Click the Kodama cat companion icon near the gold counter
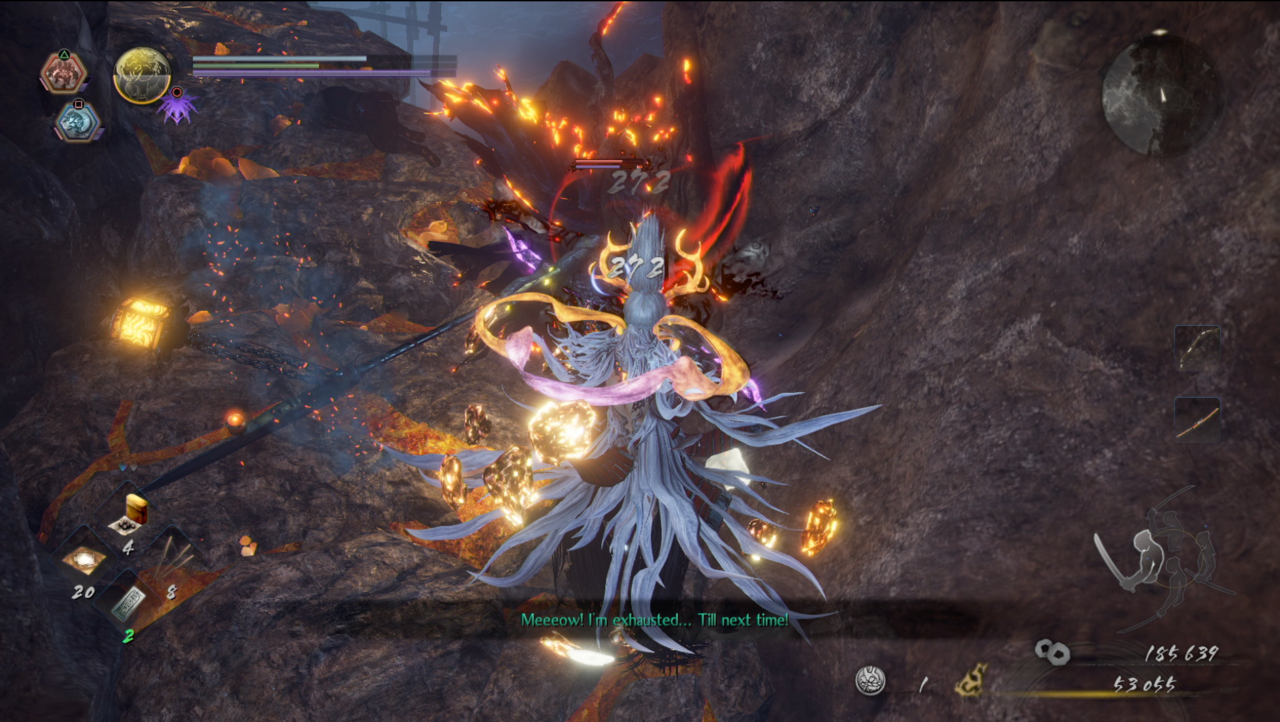 (x=970, y=680)
